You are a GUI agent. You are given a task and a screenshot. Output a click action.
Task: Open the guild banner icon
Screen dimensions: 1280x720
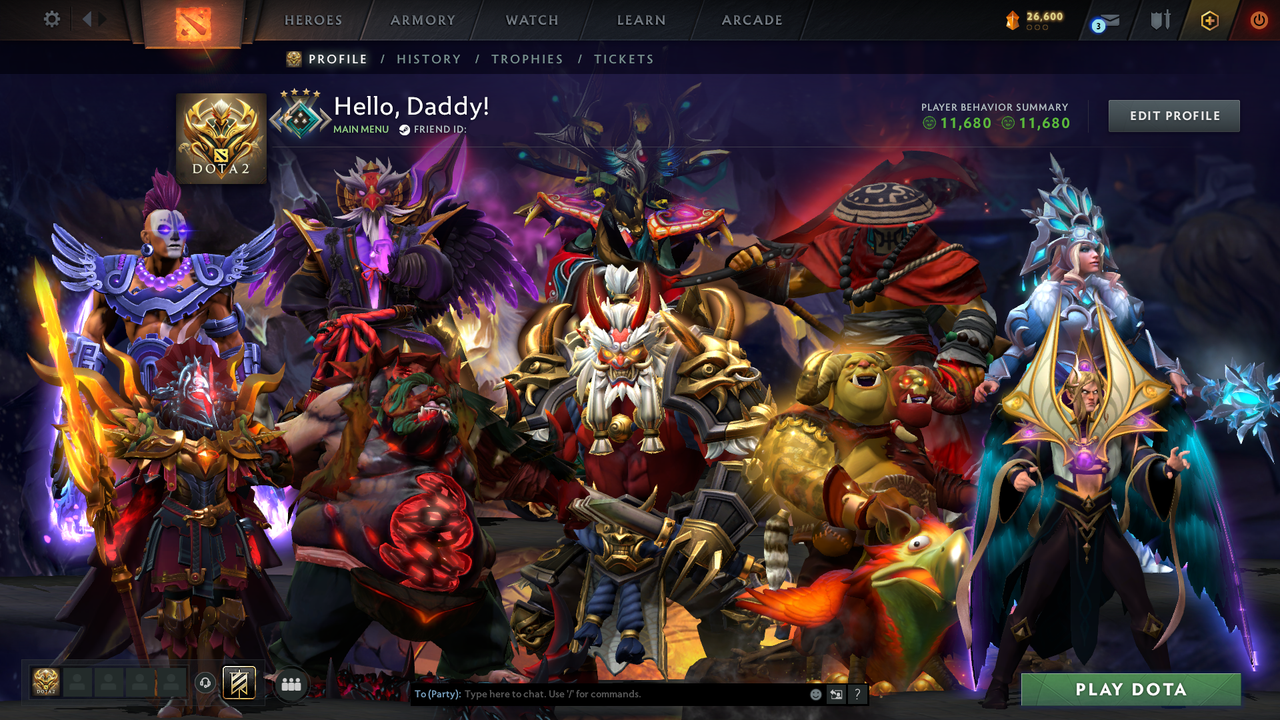(237, 684)
